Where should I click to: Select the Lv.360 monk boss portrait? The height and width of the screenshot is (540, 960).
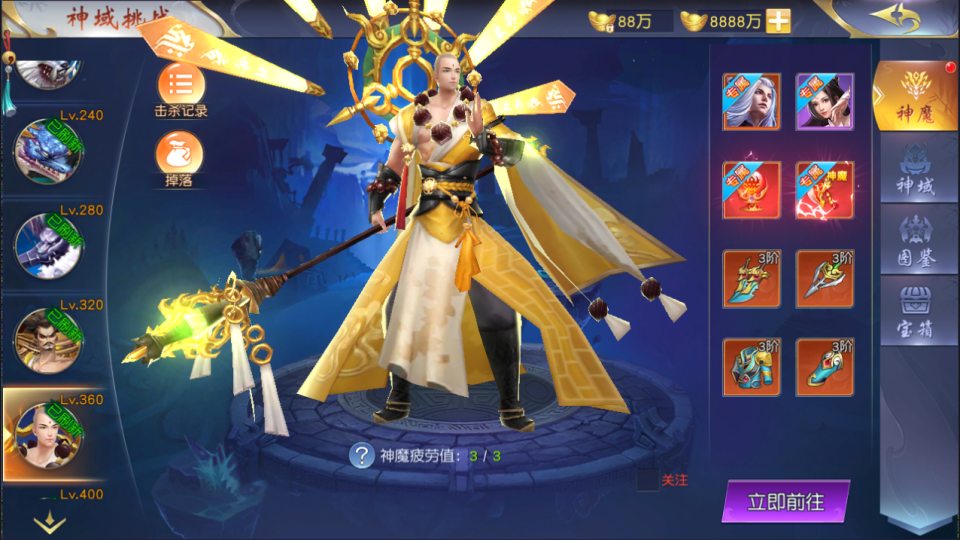click(x=44, y=435)
